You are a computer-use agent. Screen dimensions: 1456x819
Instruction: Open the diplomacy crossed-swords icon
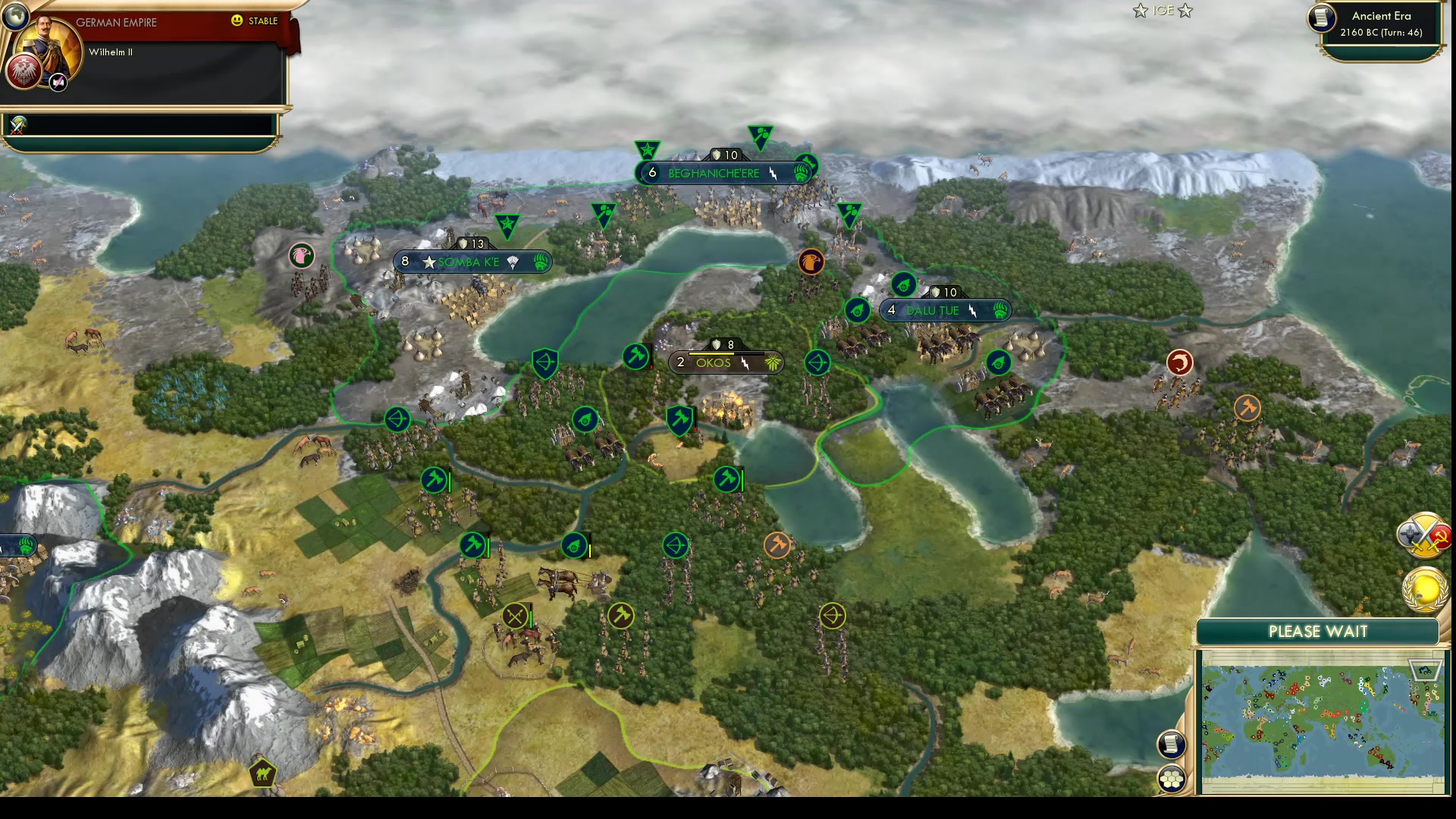[x=1424, y=535]
